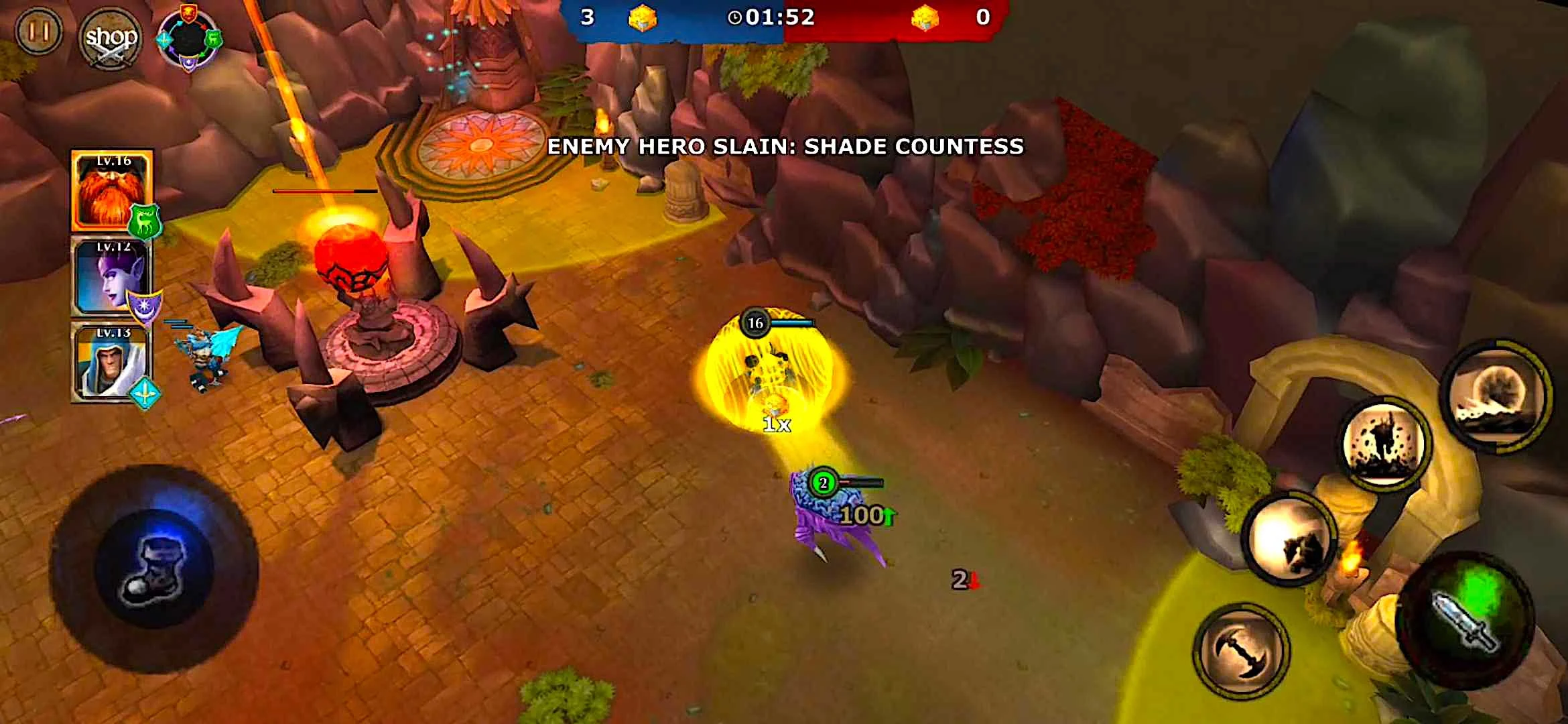Select the white-hooded hero portrait
This screenshot has height=724, width=1568.
111,363
